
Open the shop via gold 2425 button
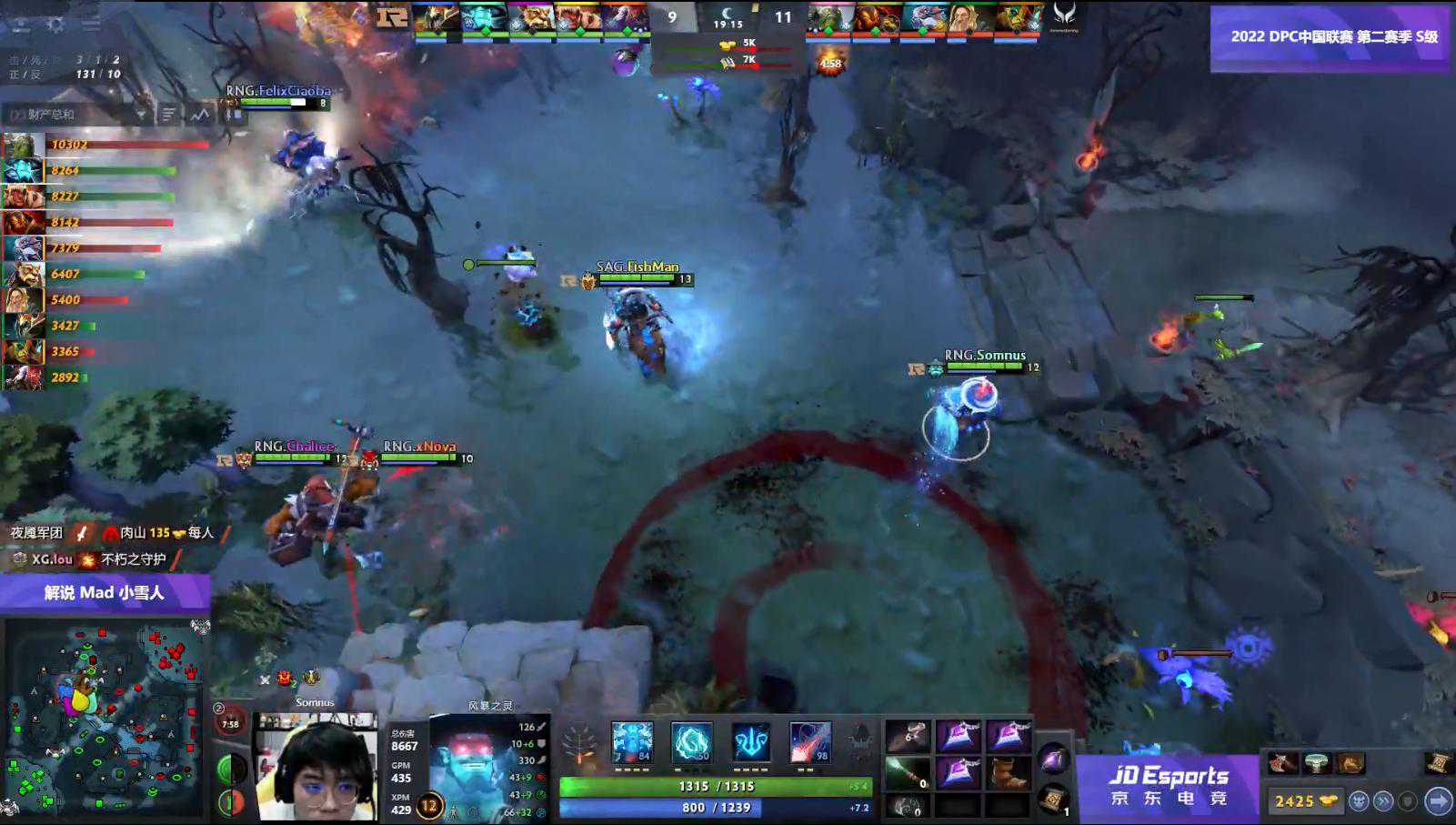click(1305, 800)
